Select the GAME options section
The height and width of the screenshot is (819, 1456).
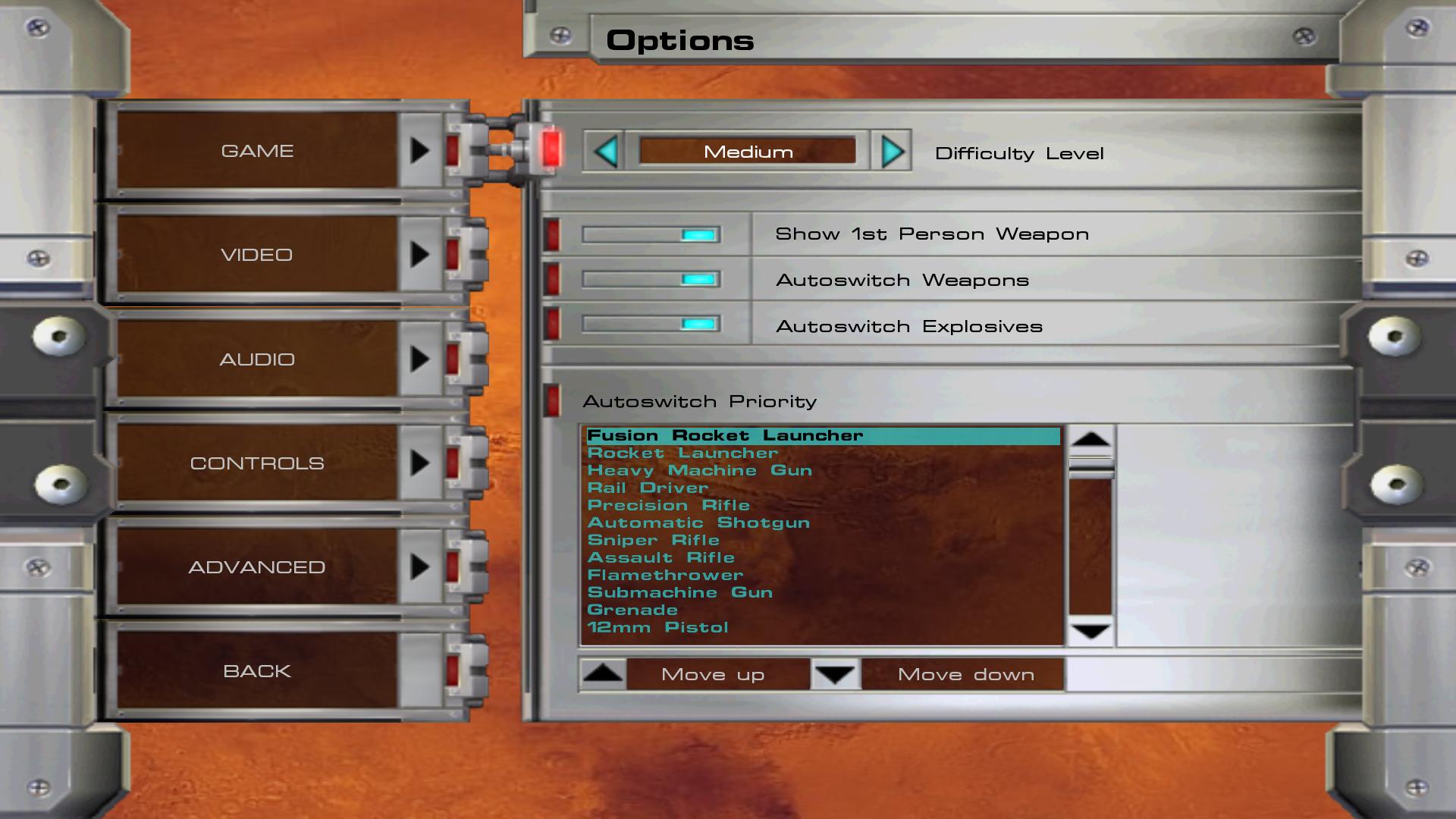pyautogui.click(x=258, y=151)
